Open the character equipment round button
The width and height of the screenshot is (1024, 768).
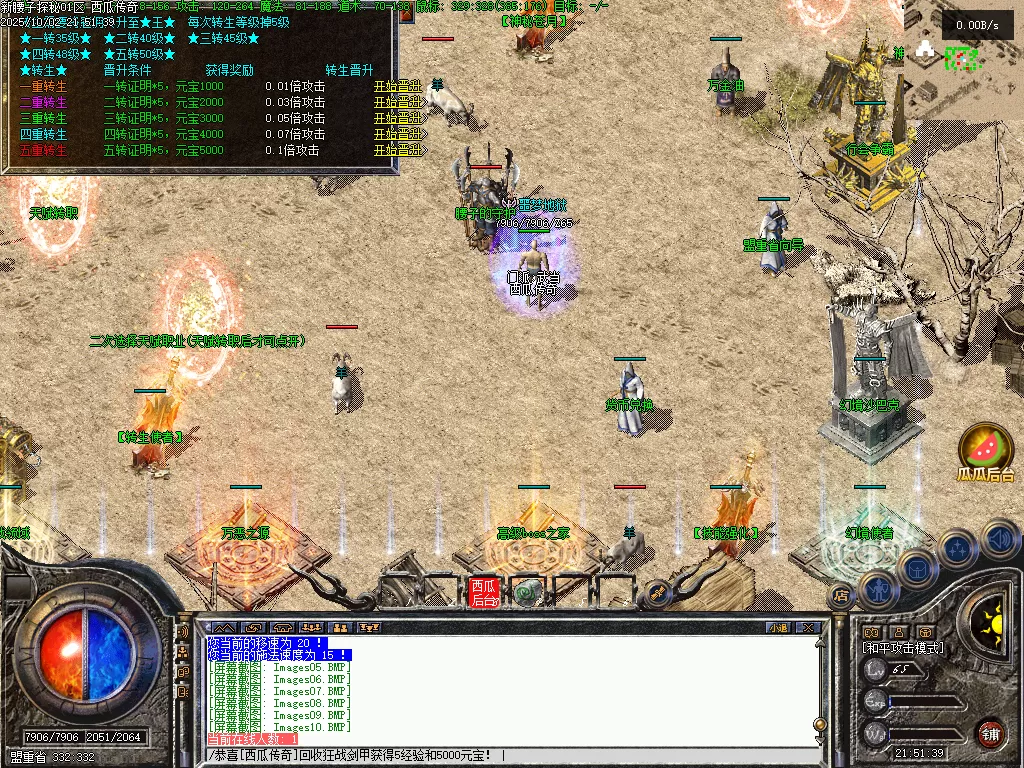click(x=877, y=590)
